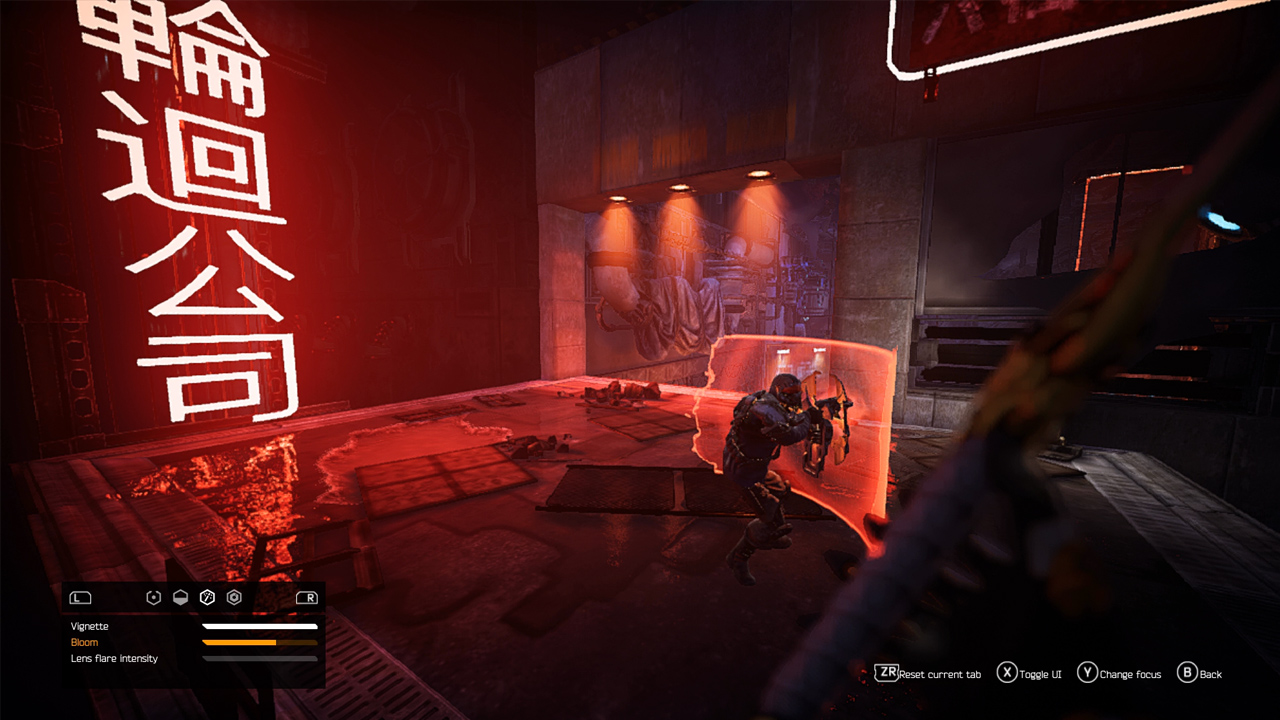Switch to the aperture lens tab

click(x=234, y=597)
